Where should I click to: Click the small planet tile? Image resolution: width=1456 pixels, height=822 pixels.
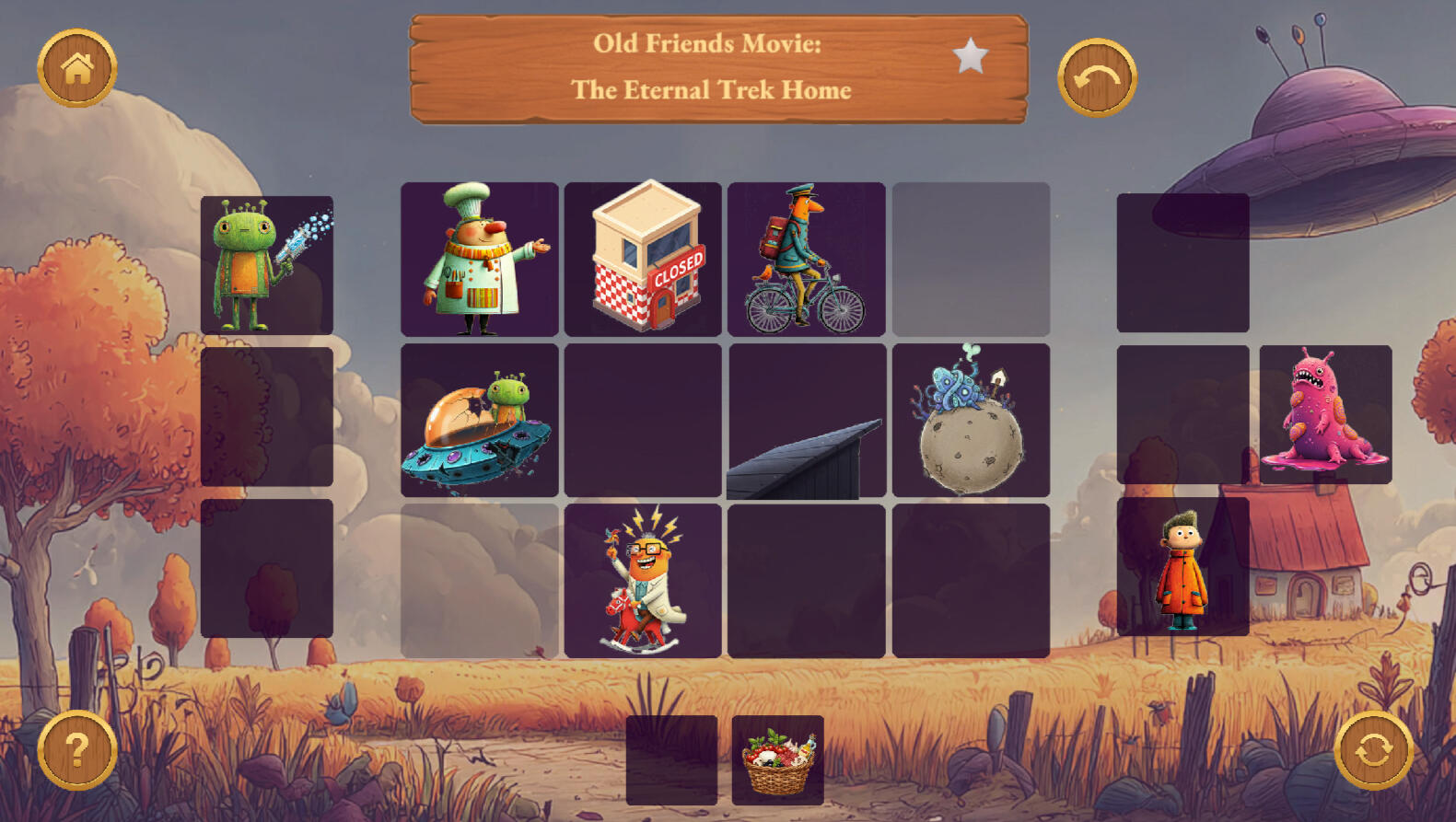point(971,421)
